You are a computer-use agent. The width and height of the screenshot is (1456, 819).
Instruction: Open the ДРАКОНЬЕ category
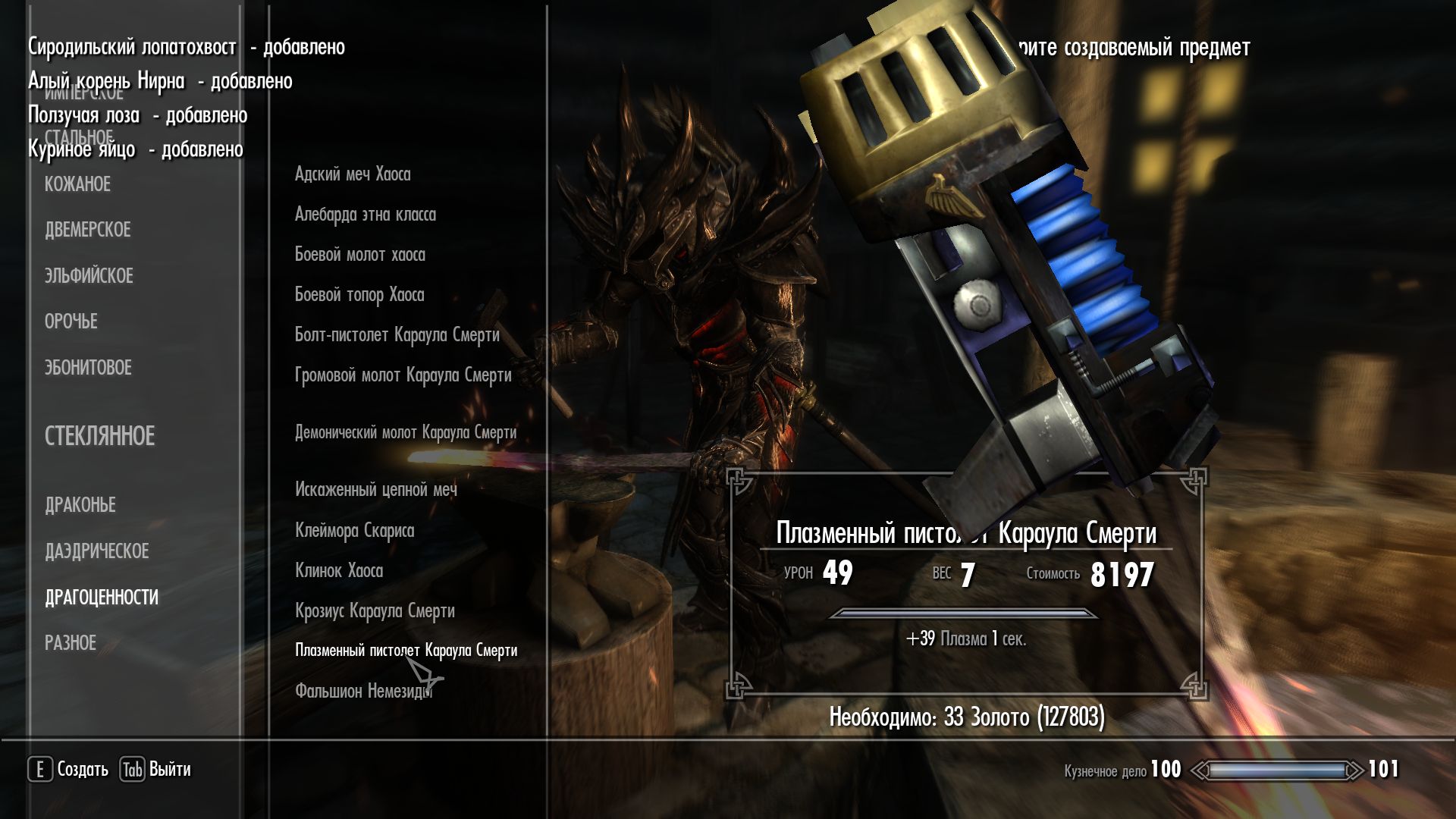coord(80,505)
